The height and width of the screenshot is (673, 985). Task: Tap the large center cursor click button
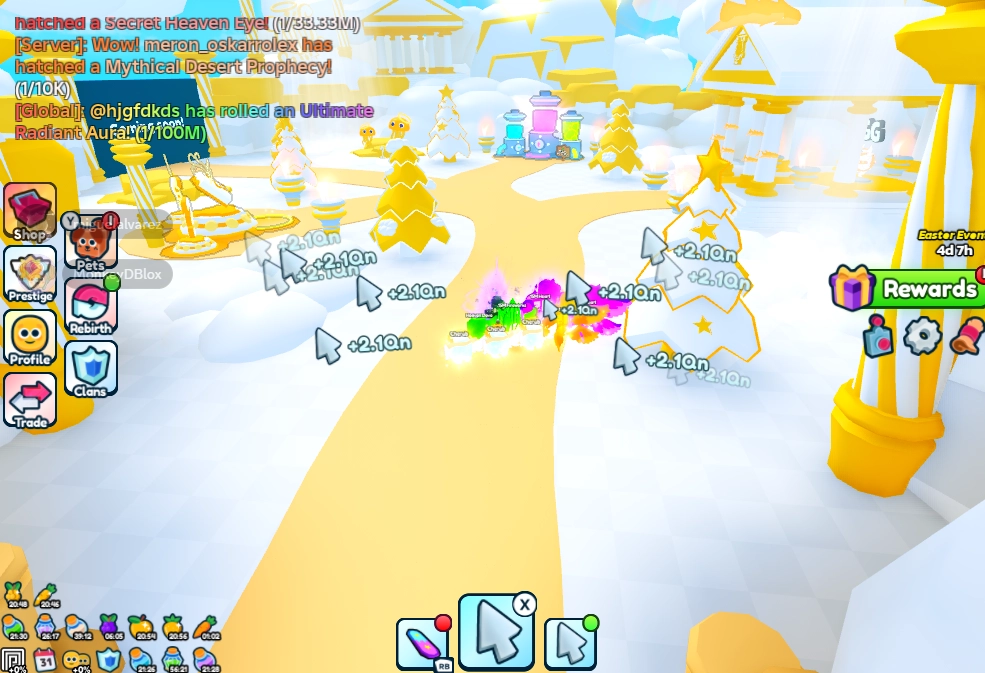click(x=496, y=632)
